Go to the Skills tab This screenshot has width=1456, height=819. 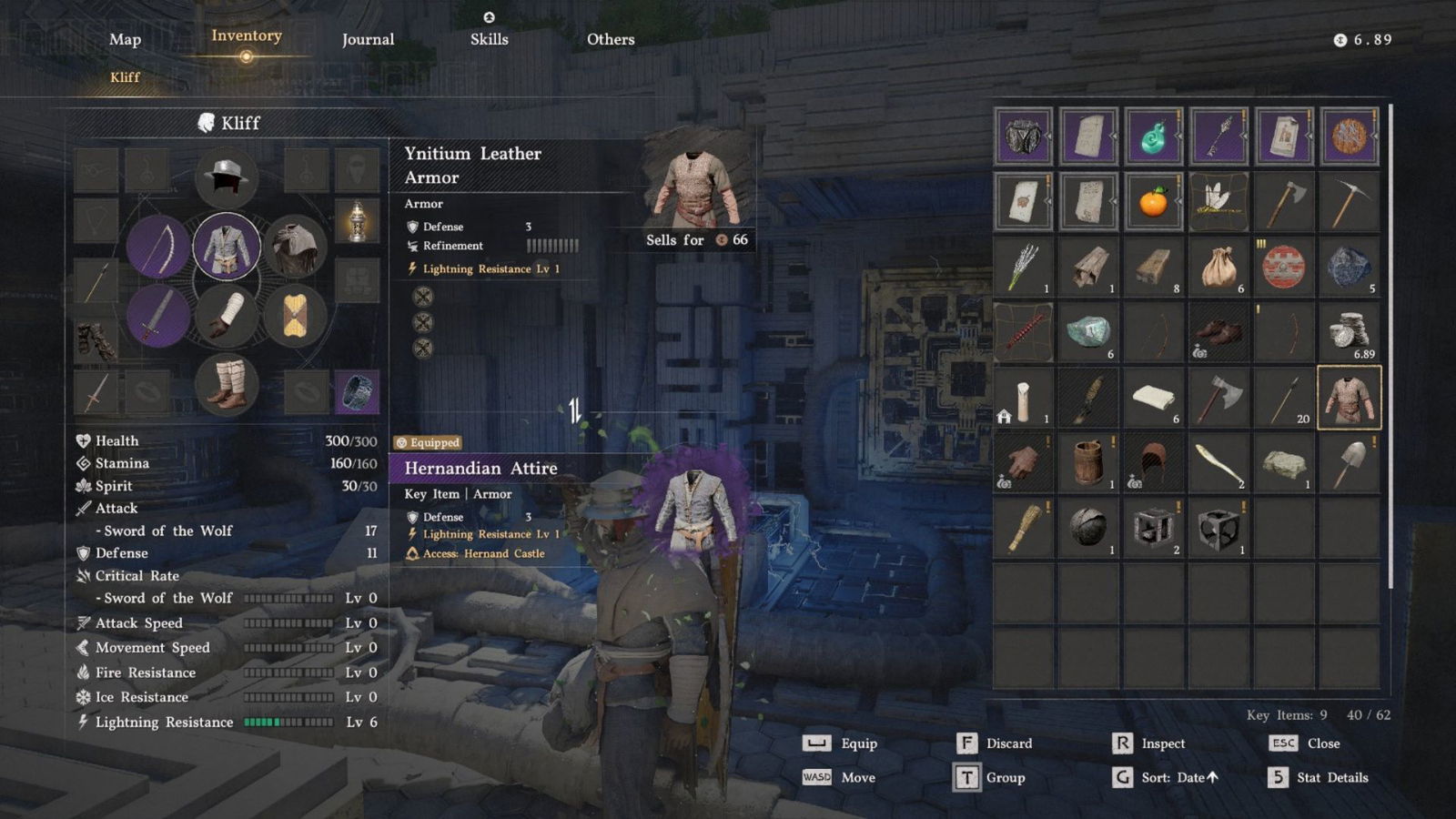(x=489, y=39)
